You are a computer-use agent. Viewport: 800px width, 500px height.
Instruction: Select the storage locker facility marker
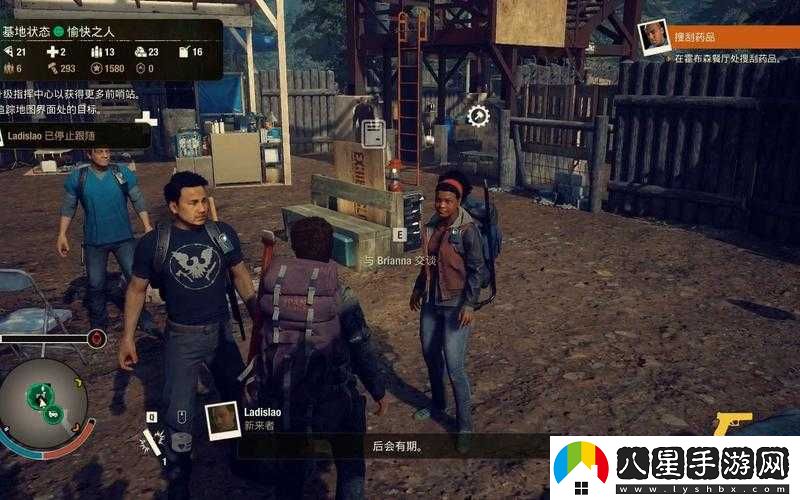(373, 133)
